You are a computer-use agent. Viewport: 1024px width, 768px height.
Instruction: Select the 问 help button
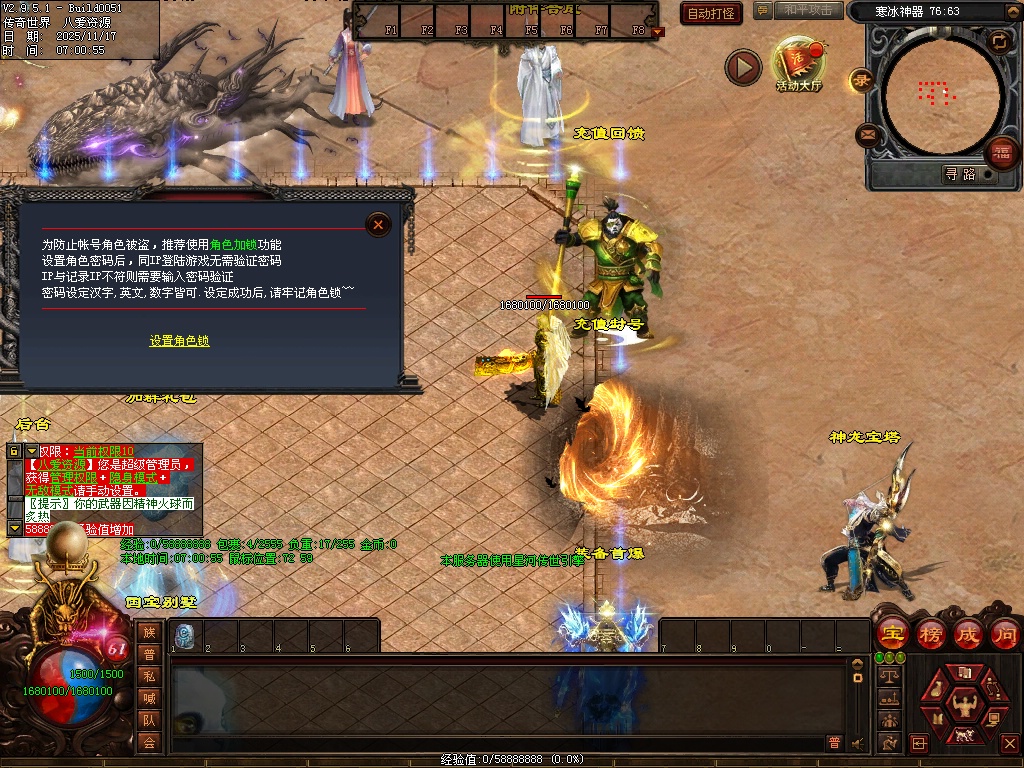pyautogui.click(x=1005, y=633)
